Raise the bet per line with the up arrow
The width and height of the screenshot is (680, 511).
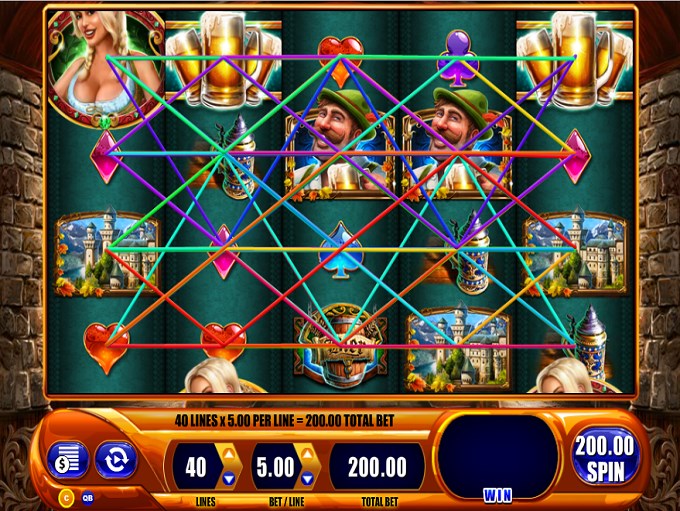click(x=309, y=456)
